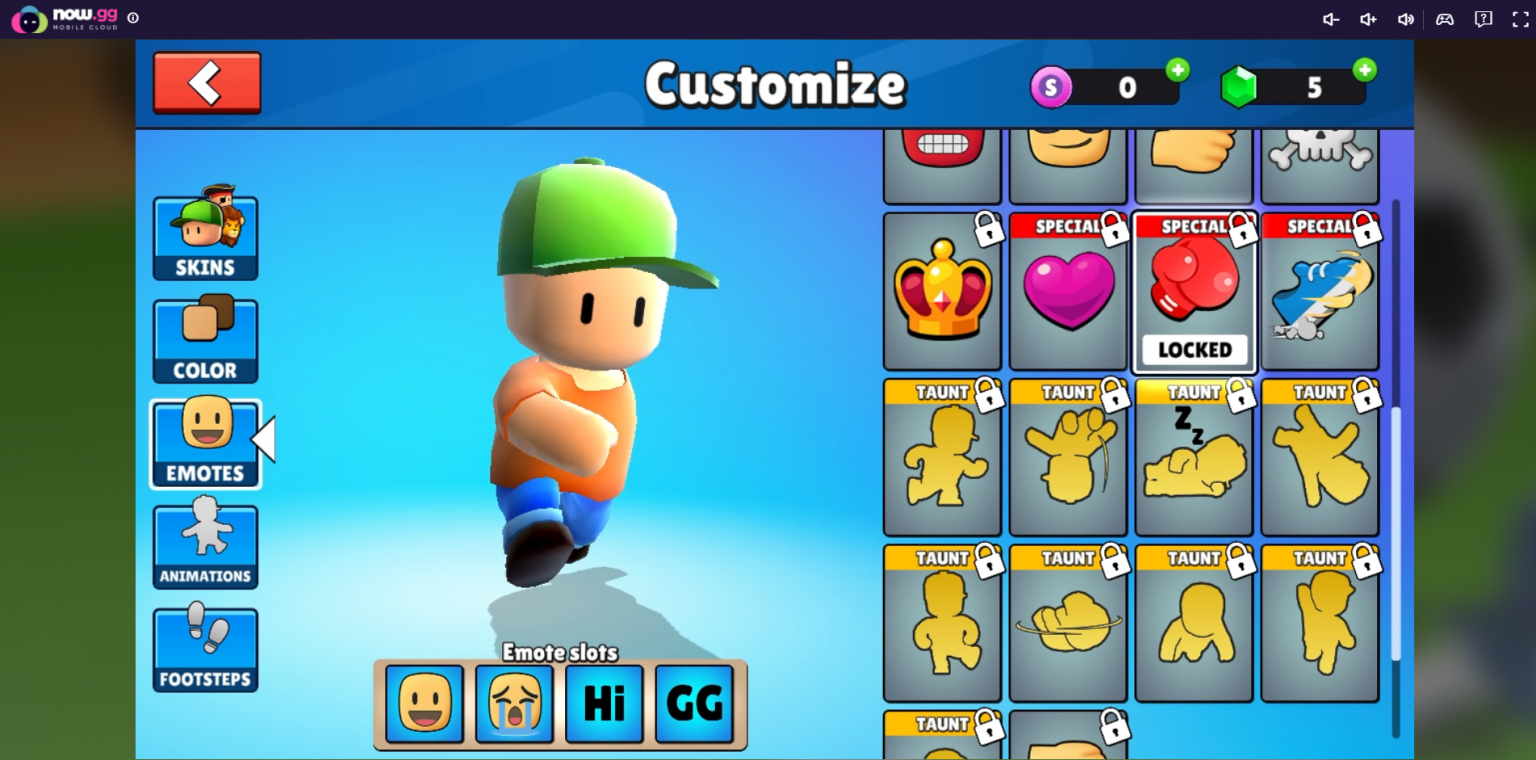Open the Skins customization category

click(205, 238)
